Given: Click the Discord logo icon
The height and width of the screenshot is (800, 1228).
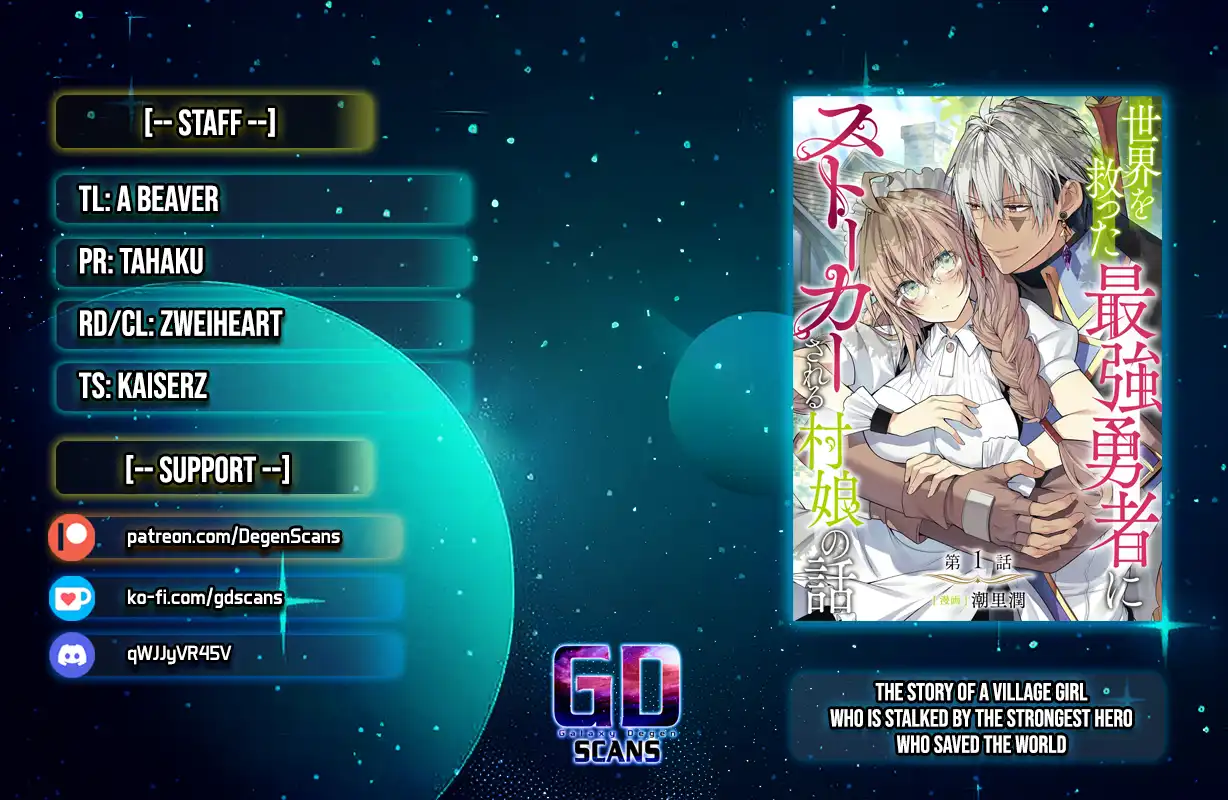Looking at the screenshot, I should [x=72, y=655].
